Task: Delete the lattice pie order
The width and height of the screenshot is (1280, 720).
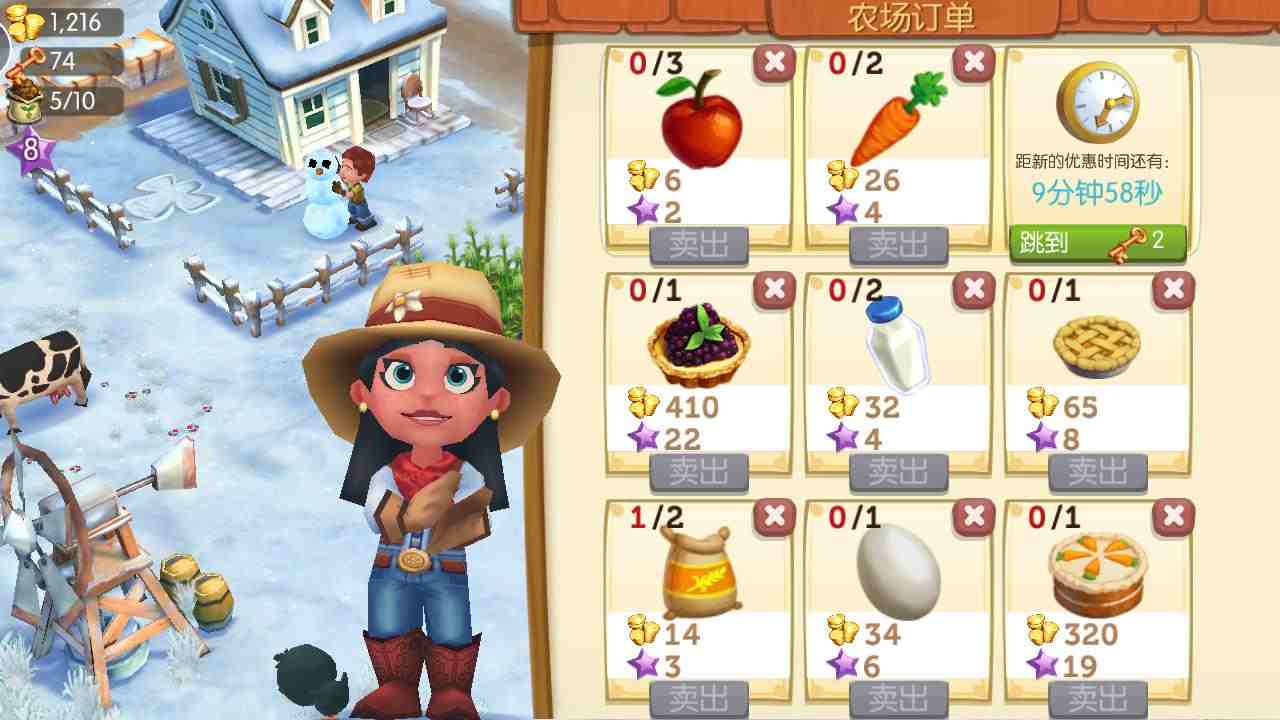Action: tap(1172, 290)
